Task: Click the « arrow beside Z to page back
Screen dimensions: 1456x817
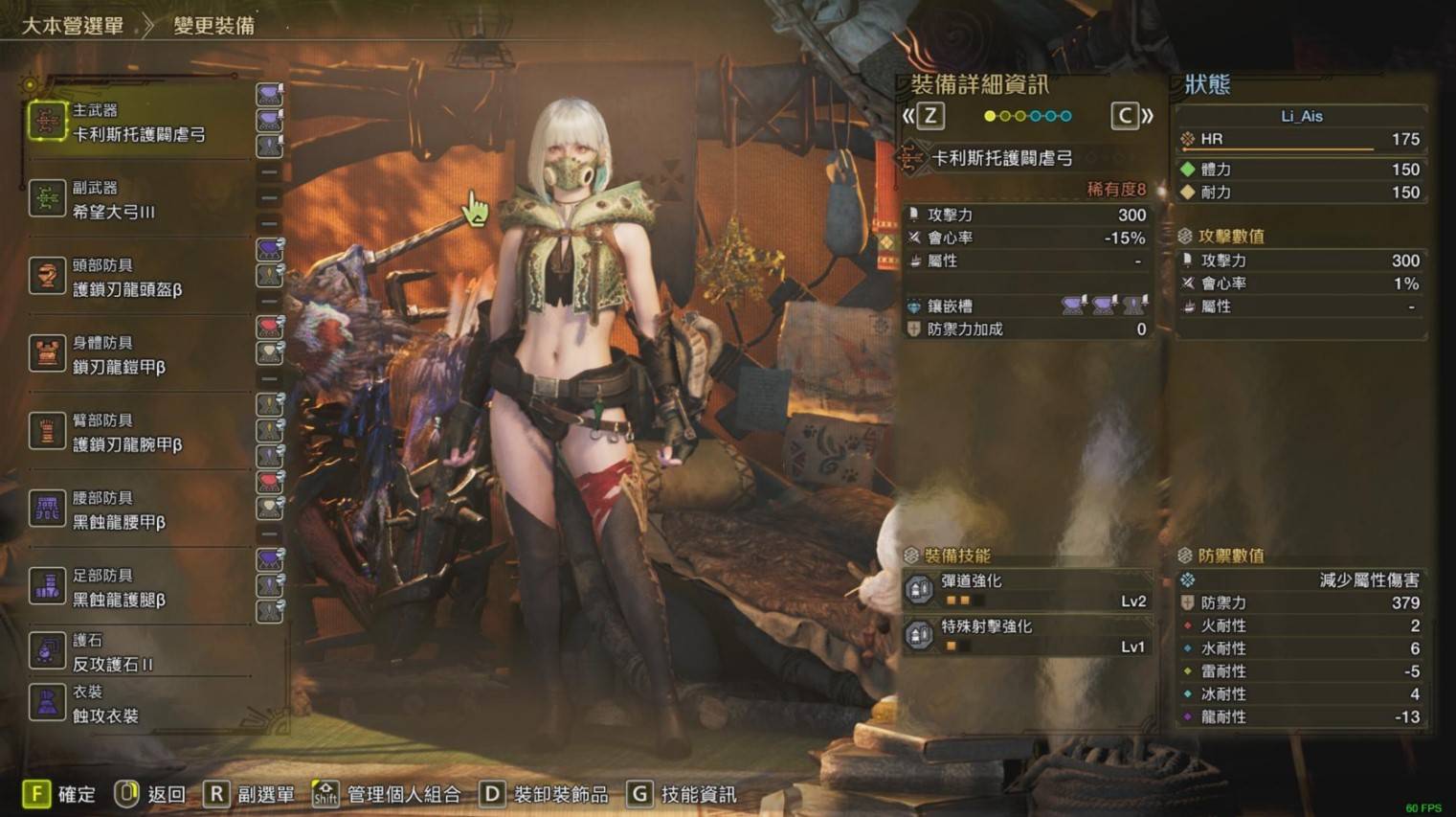Action: [x=908, y=116]
